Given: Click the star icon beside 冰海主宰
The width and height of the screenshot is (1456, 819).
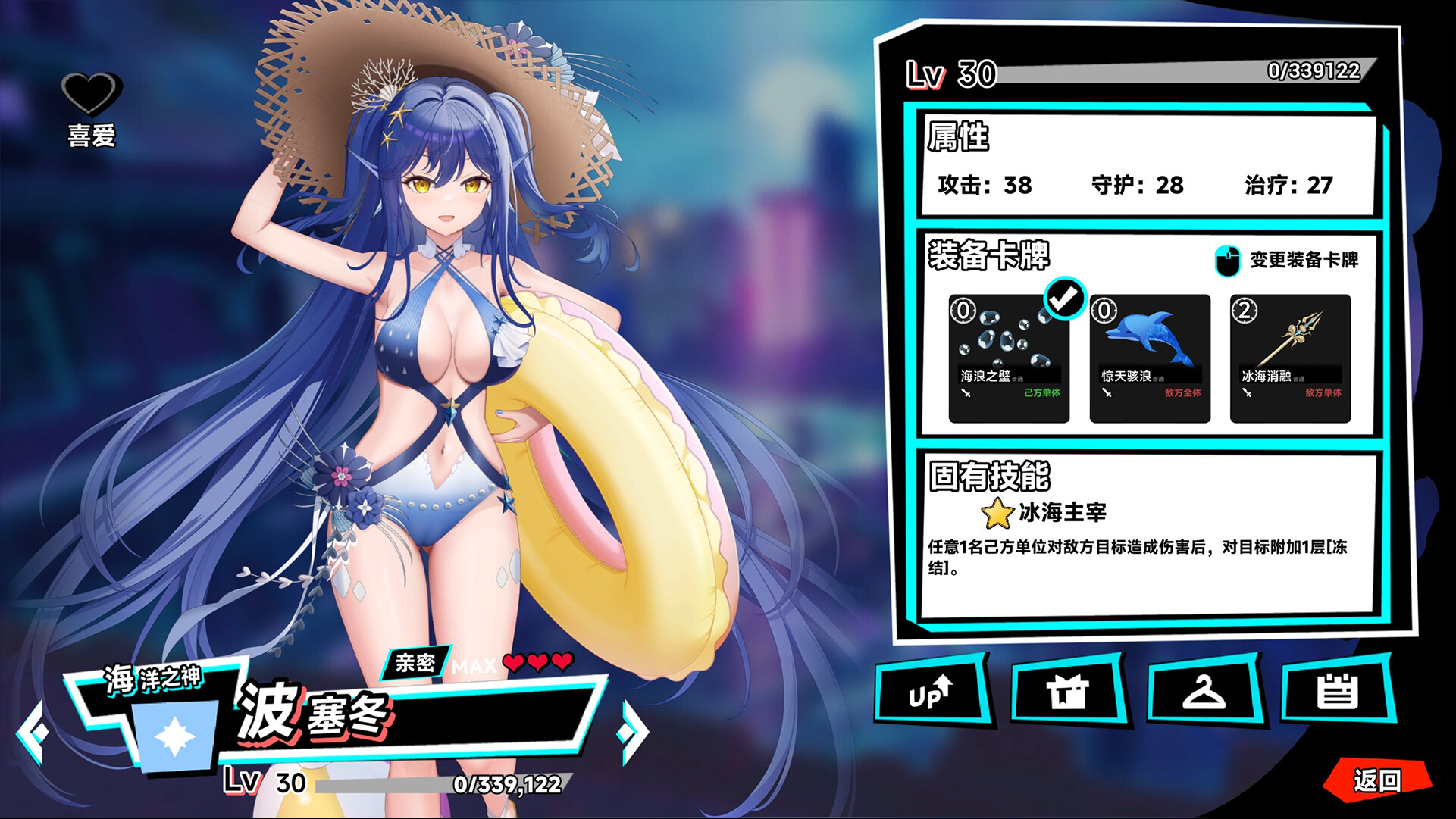Looking at the screenshot, I should pos(997,513).
